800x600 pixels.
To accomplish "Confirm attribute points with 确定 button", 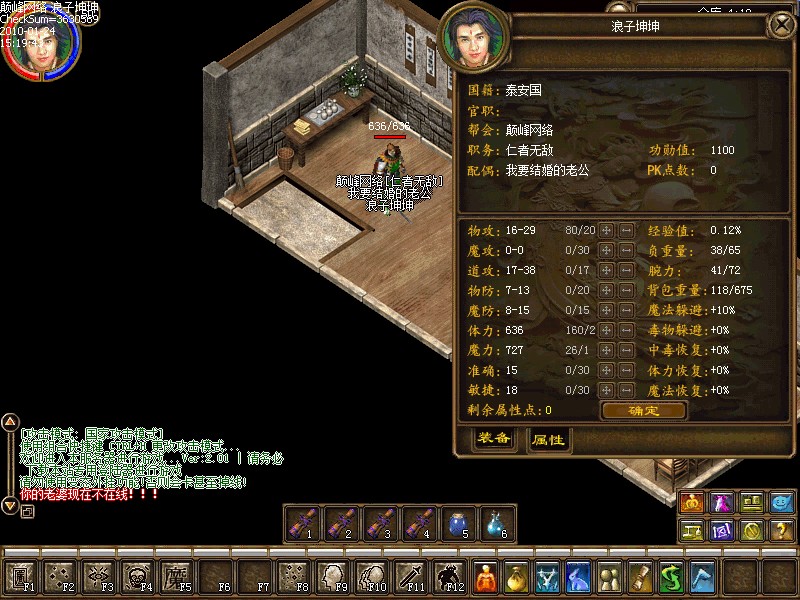I will 643,410.
